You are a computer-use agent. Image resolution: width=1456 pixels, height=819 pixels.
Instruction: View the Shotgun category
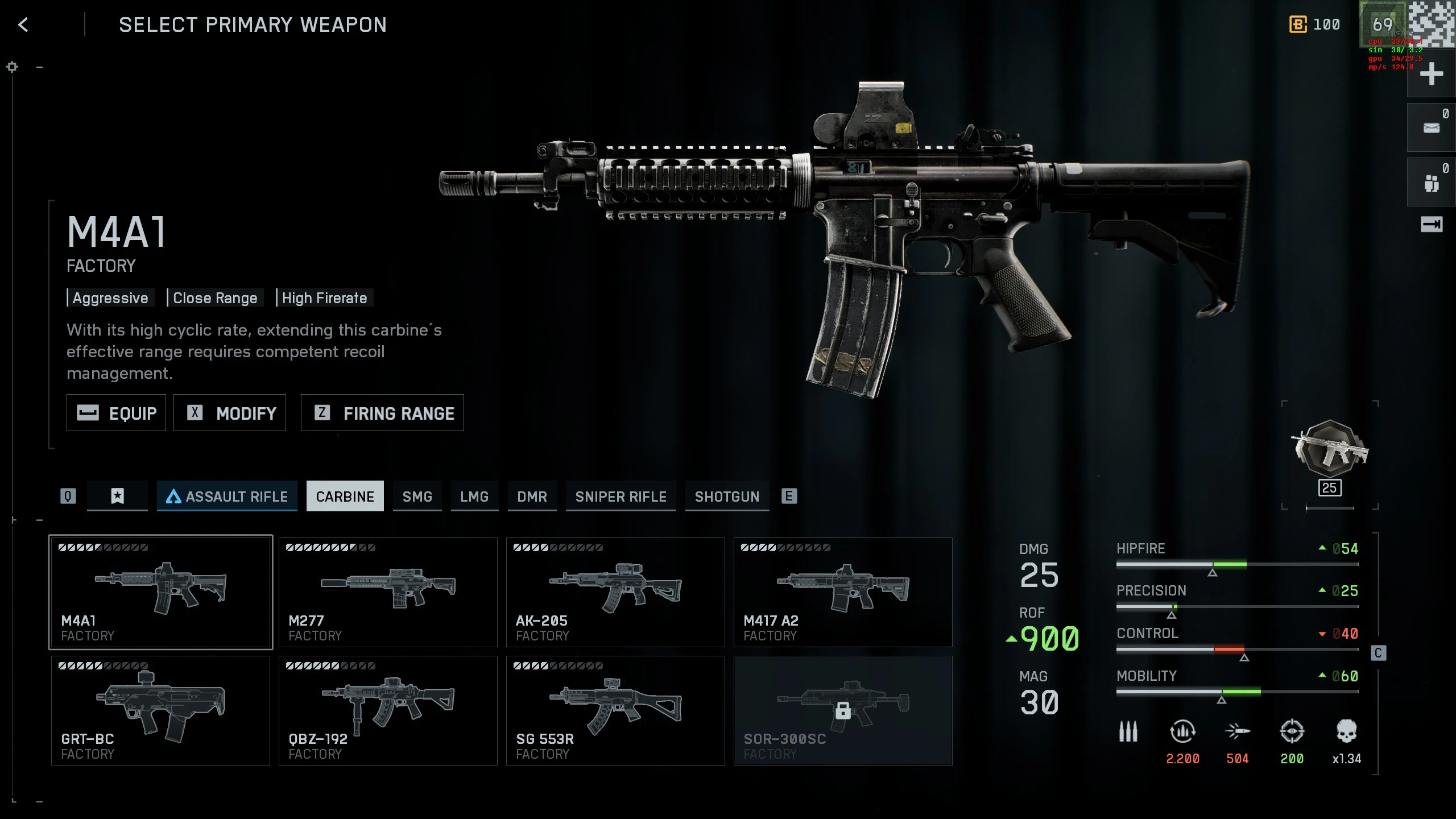tap(727, 496)
